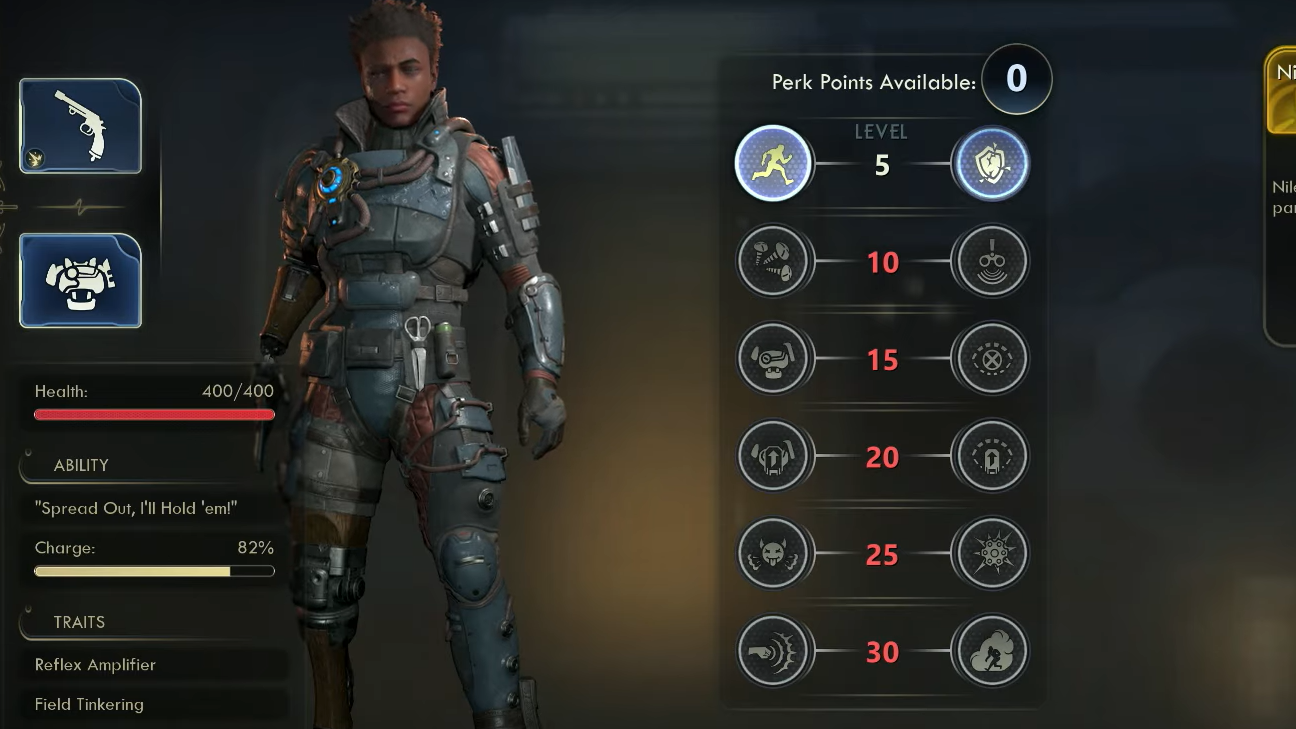Open the armored helmet equipment slot
Viewport: 1296px width, 729px height.
[80, 281]
